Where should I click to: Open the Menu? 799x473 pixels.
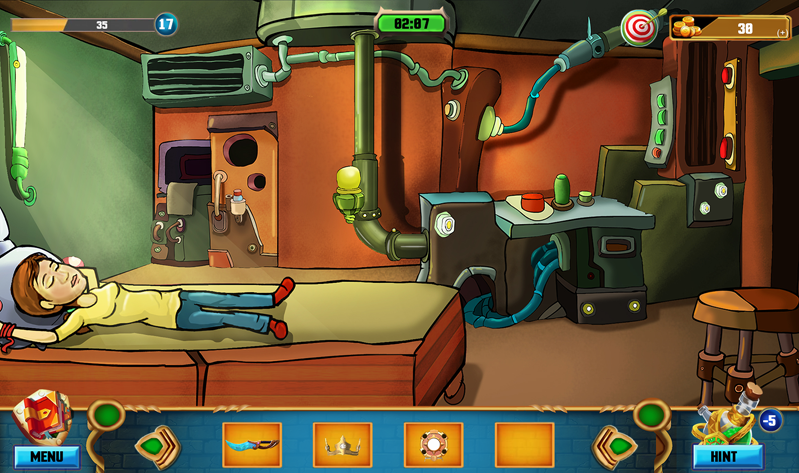click(x=46, y=457)
